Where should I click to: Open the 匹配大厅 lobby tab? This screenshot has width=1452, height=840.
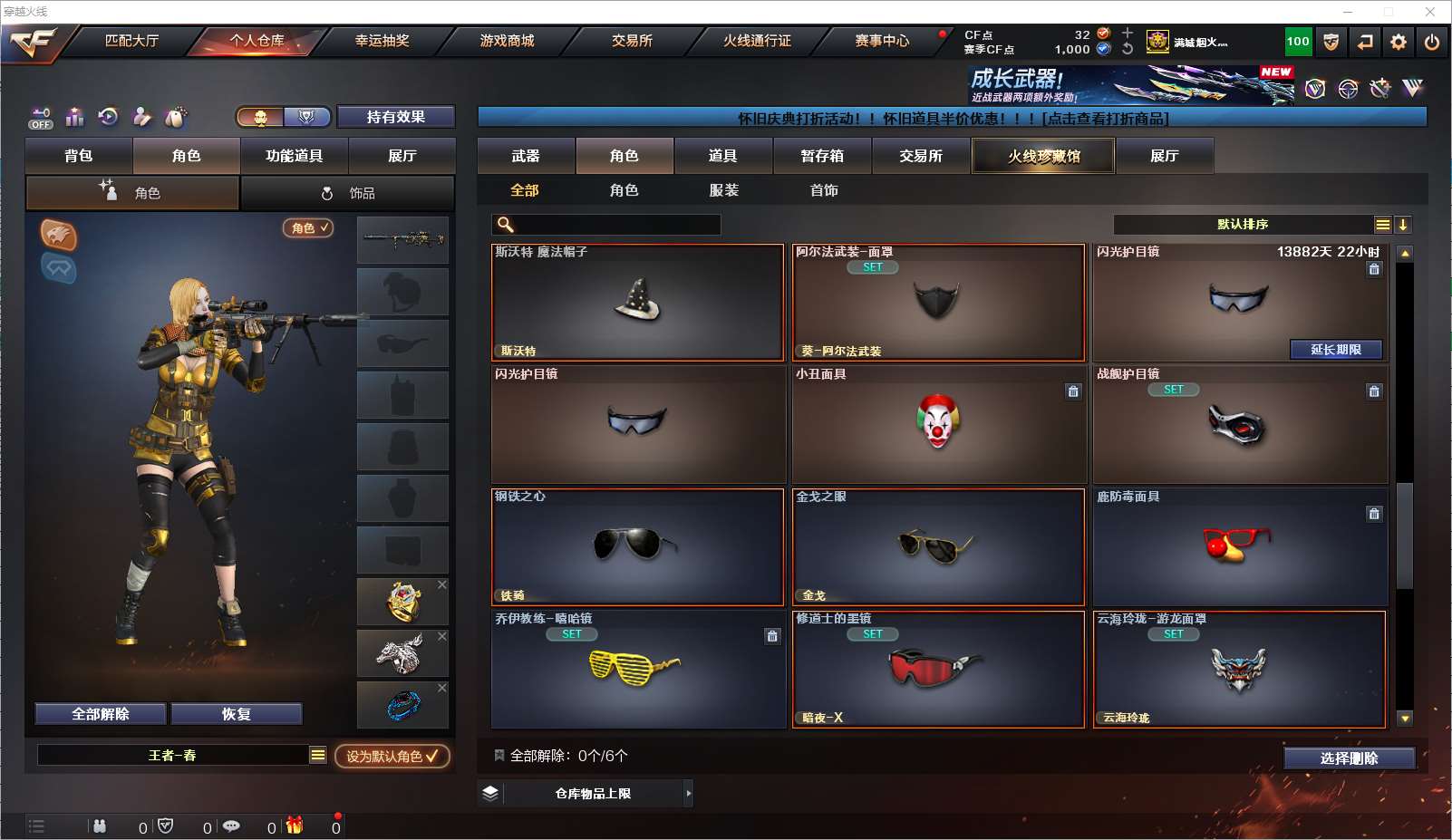point(131,41)
